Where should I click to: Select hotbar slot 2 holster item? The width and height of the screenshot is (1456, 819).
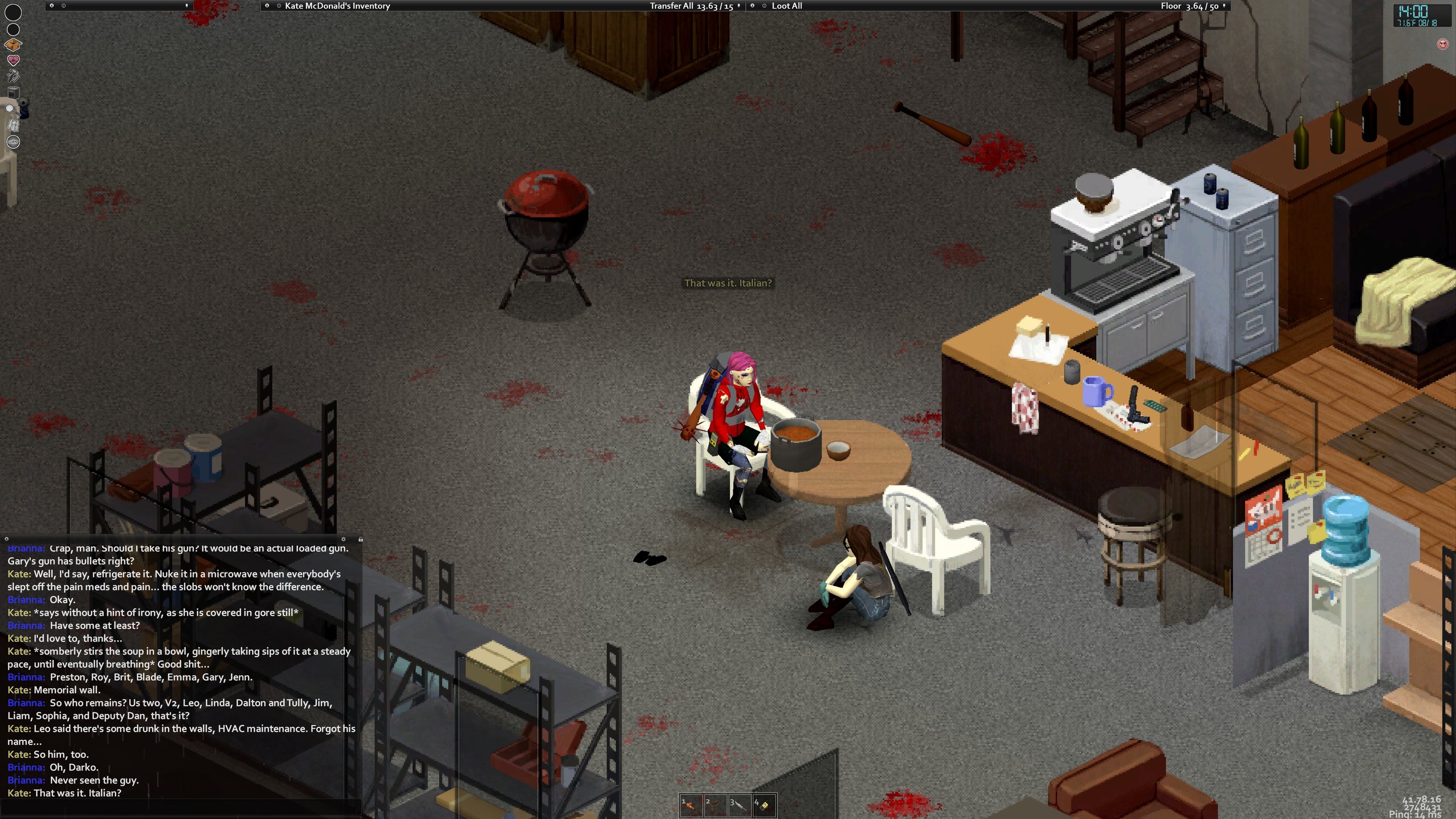pos(715,805)
